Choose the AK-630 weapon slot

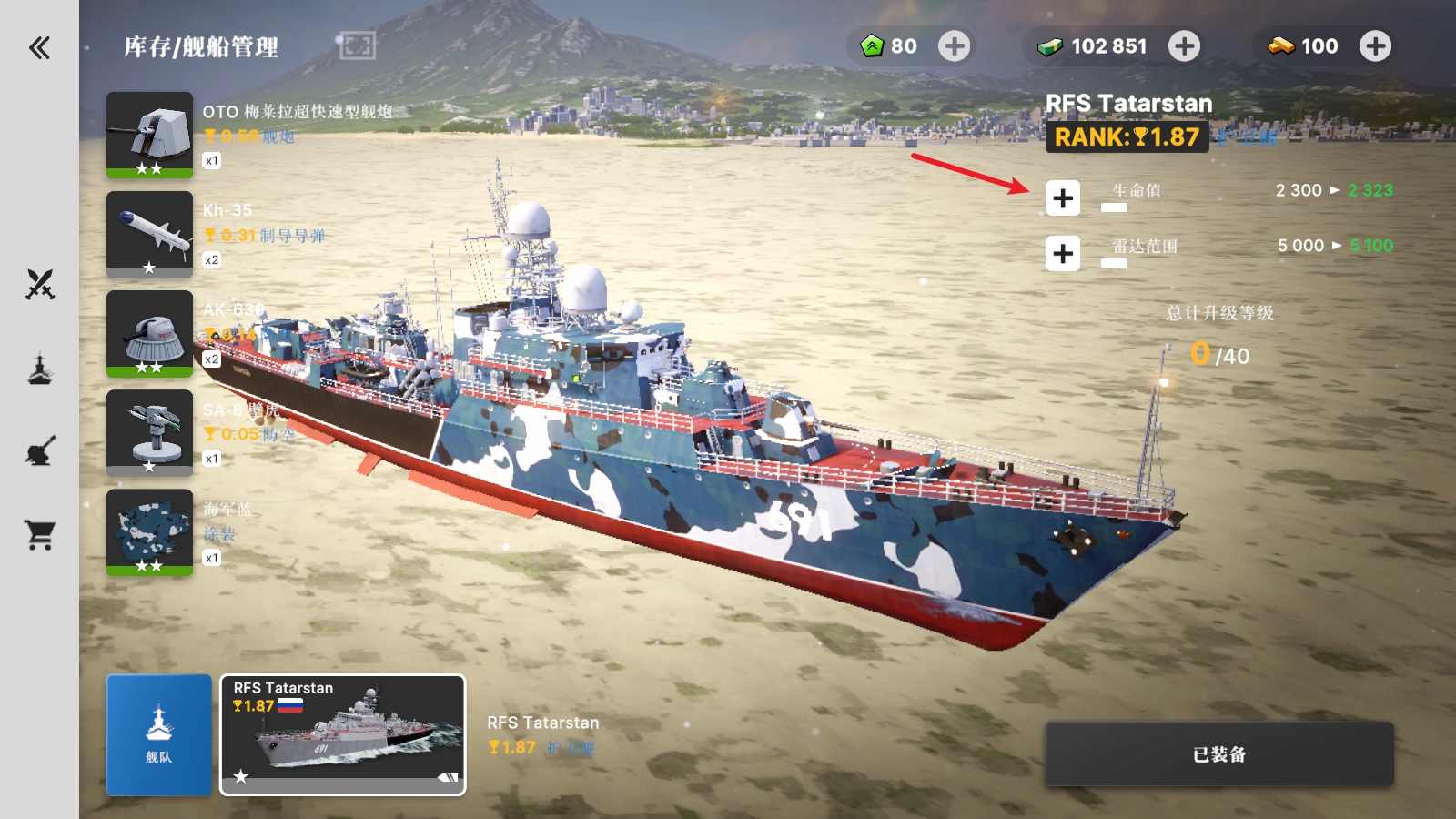[149, 333]
